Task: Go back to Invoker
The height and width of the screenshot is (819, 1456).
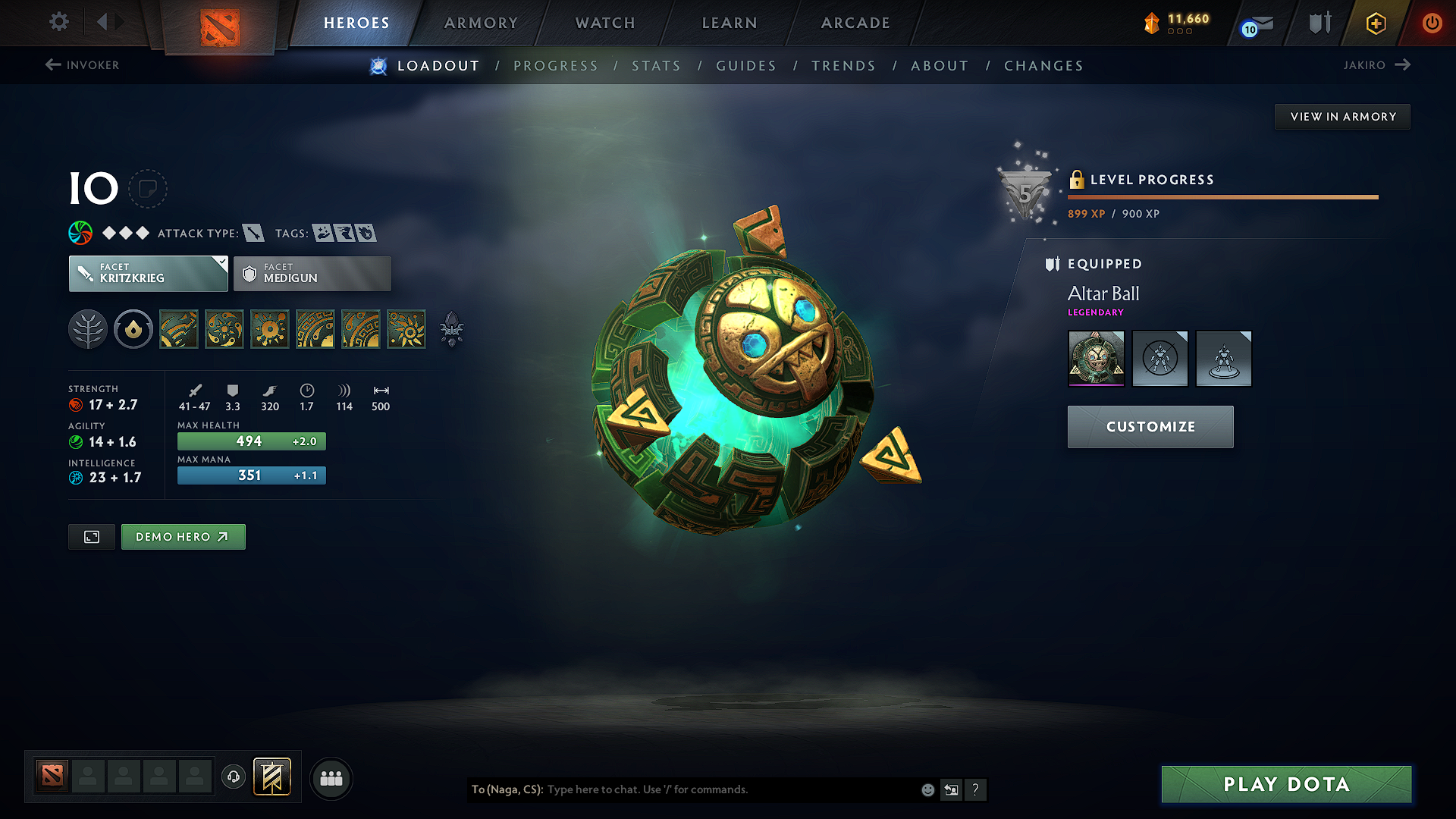Action: (81, 65)
